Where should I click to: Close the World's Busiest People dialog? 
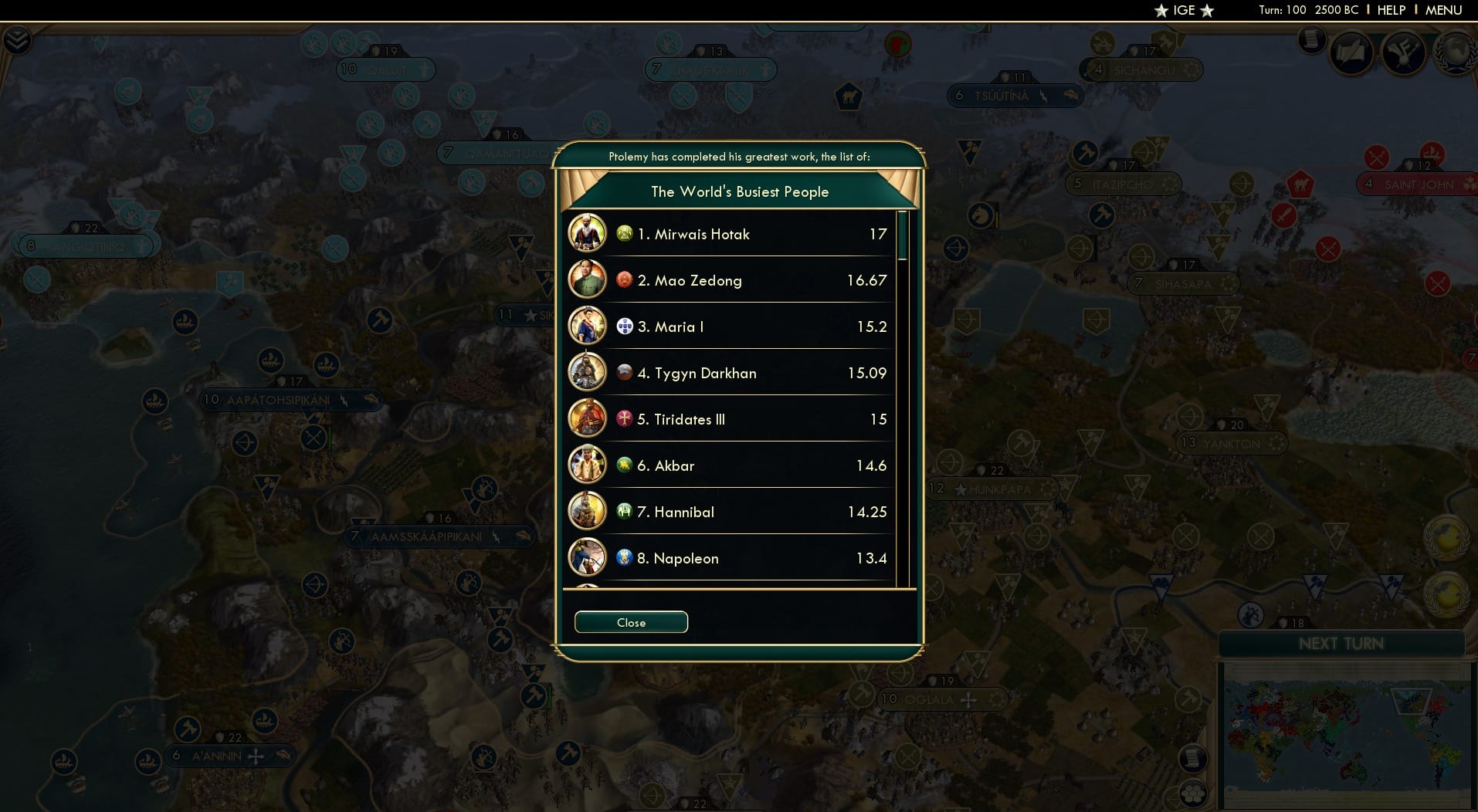coord(631,622)
